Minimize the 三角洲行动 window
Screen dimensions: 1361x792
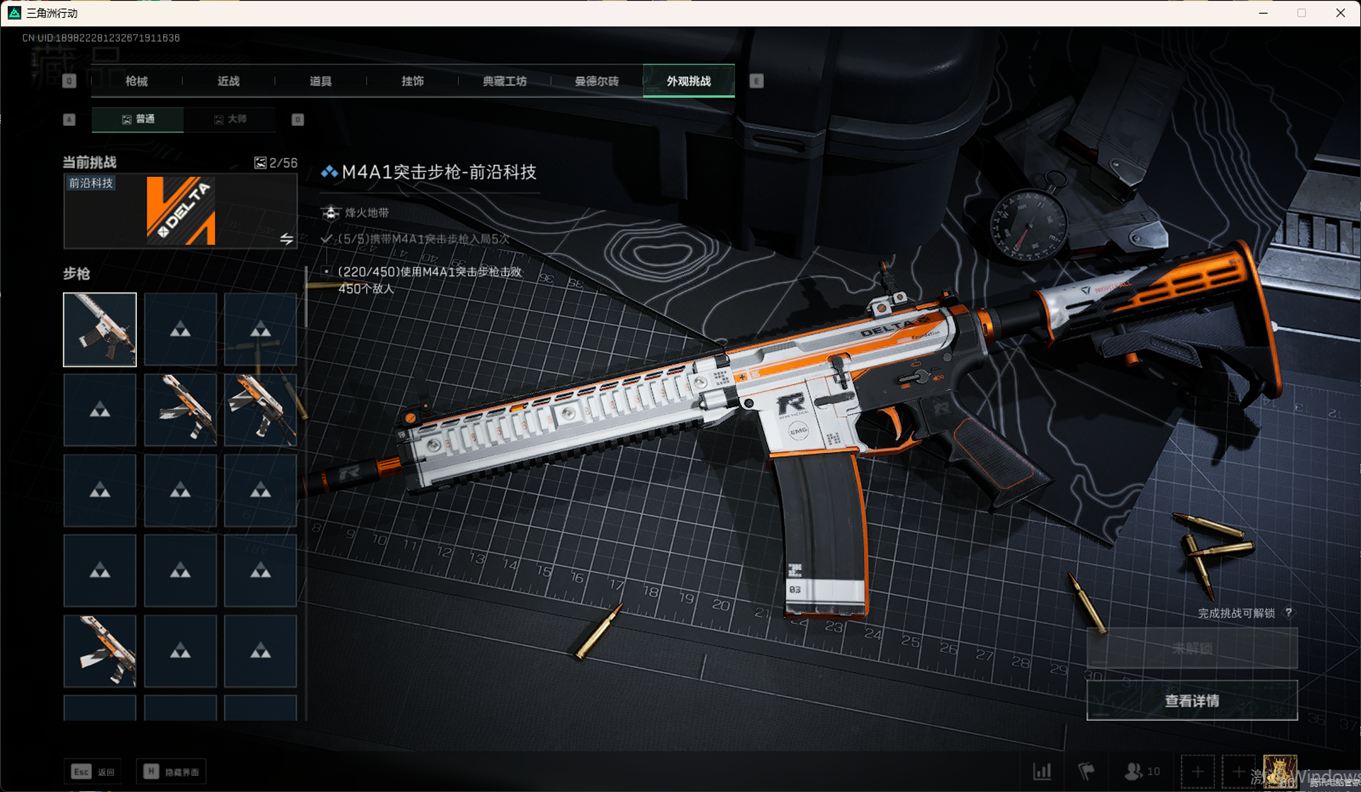coord(1263,13)
